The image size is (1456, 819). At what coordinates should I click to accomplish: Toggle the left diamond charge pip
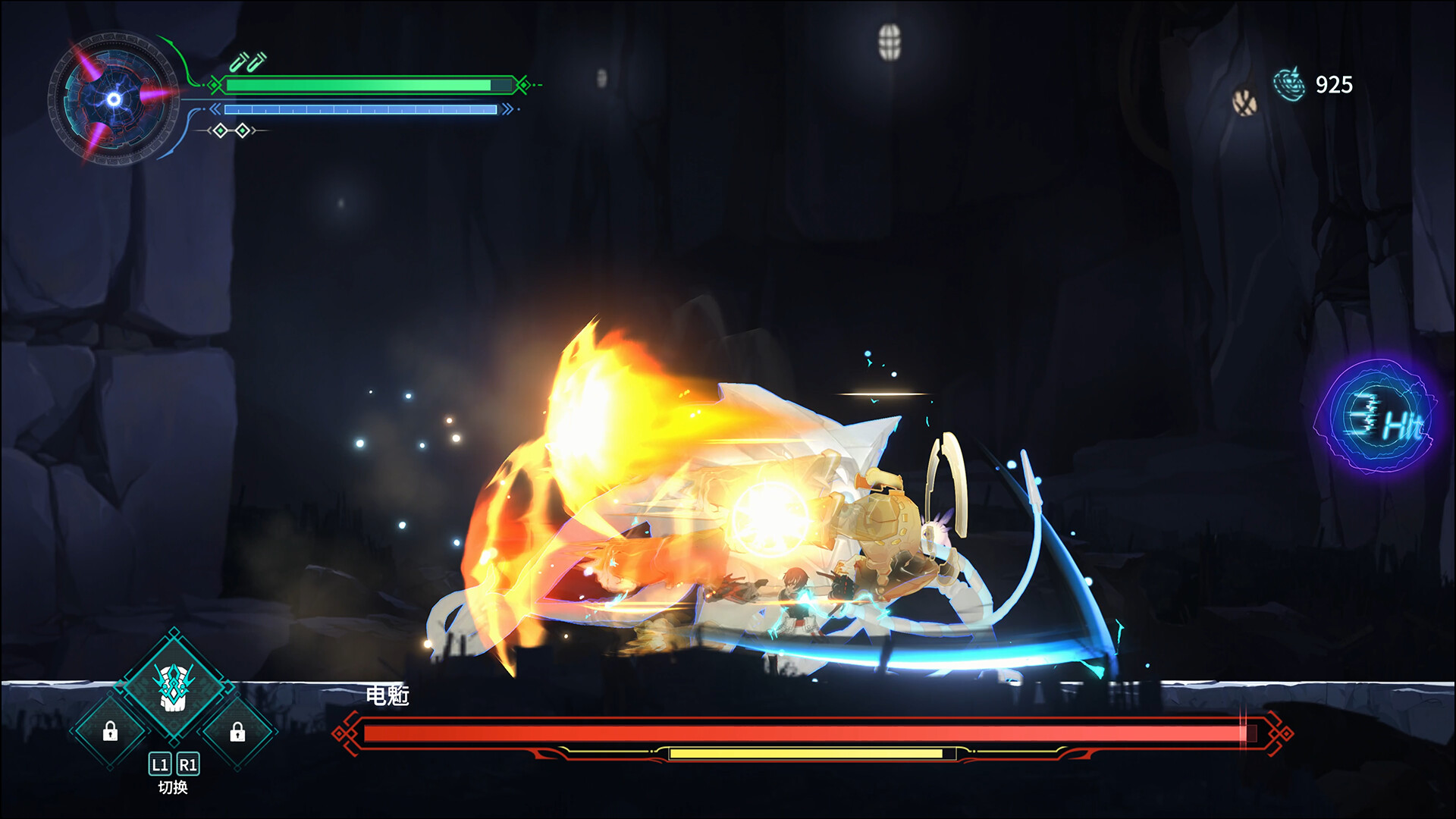pos(220,130)
